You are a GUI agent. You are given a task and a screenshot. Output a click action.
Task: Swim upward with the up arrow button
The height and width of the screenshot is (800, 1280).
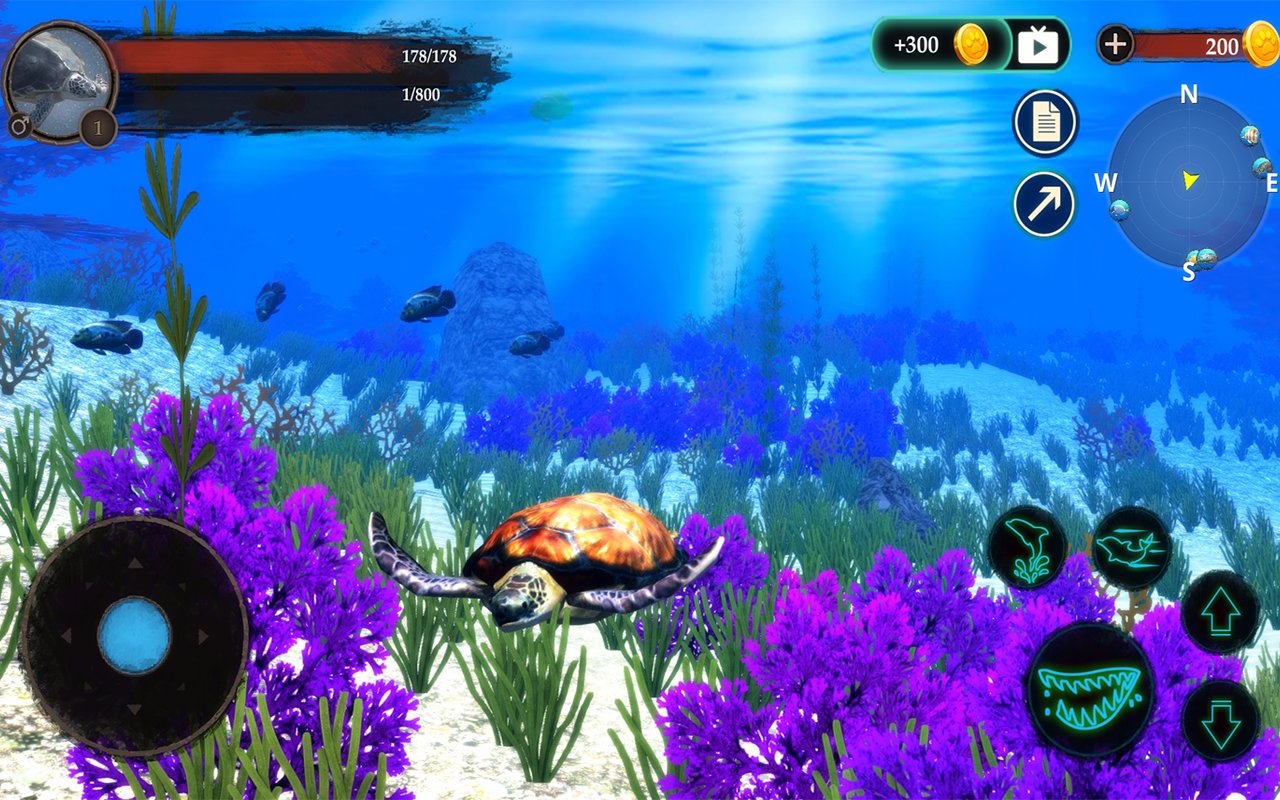coord(1220,612)
